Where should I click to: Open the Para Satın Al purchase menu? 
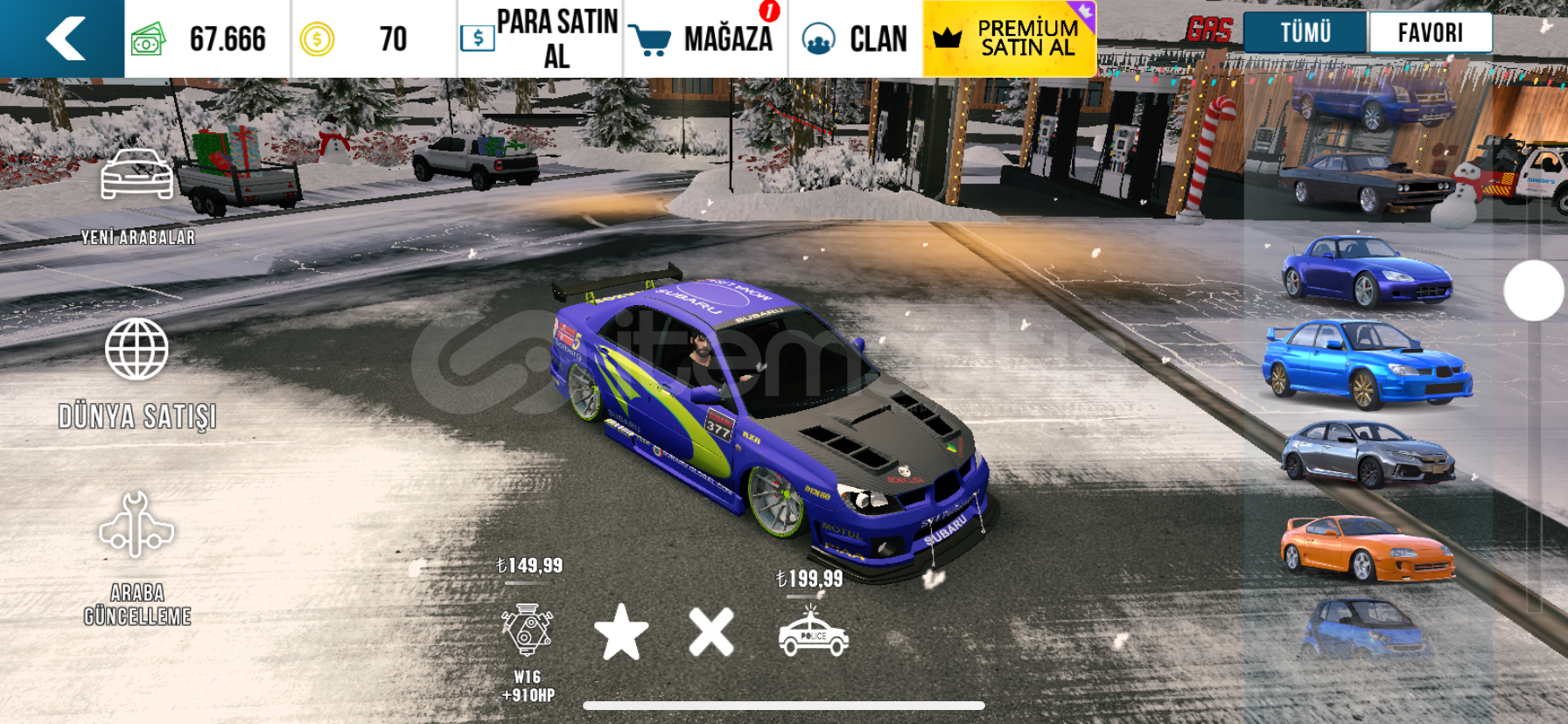(x=540, y=39)
